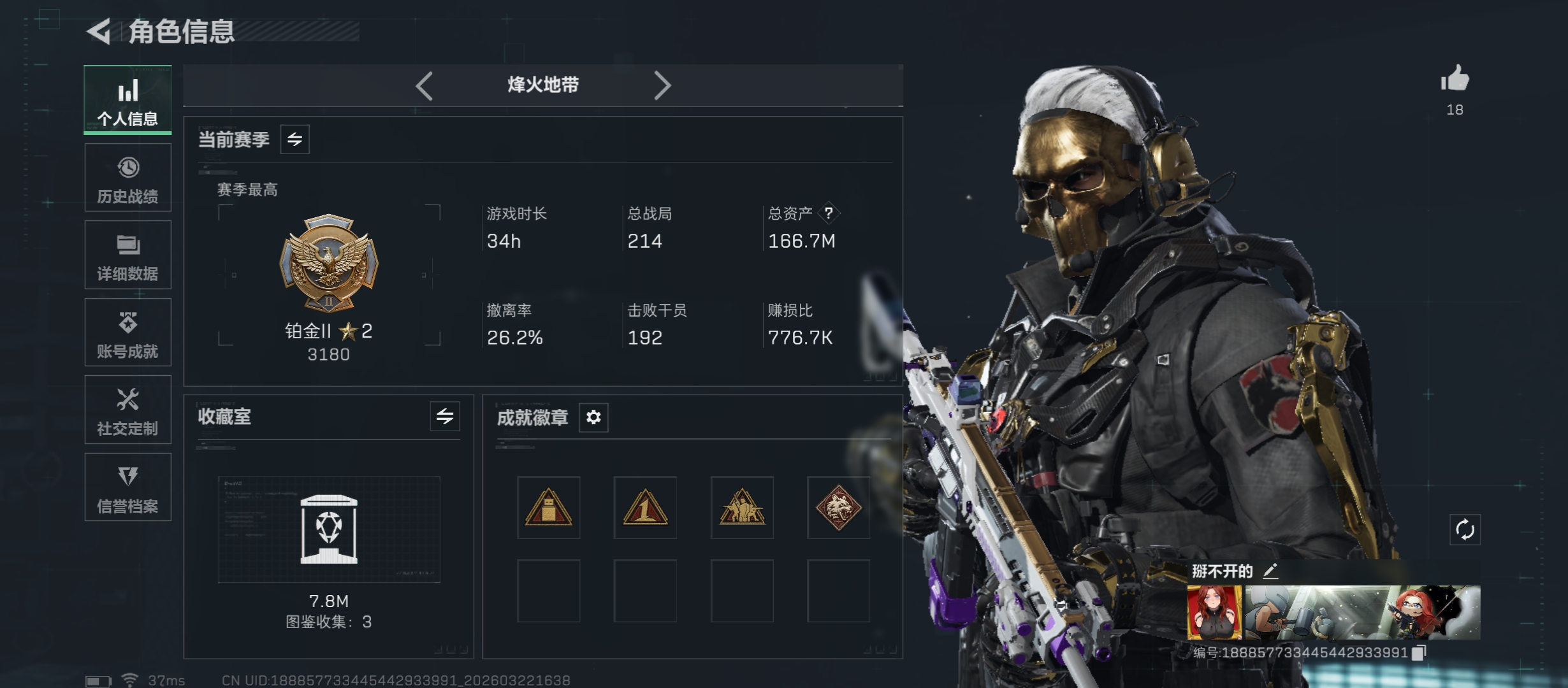This screenshot has width=1568, height=688.
Task: Select the 账号成就 tab
Action: click(x=127, y=333)
